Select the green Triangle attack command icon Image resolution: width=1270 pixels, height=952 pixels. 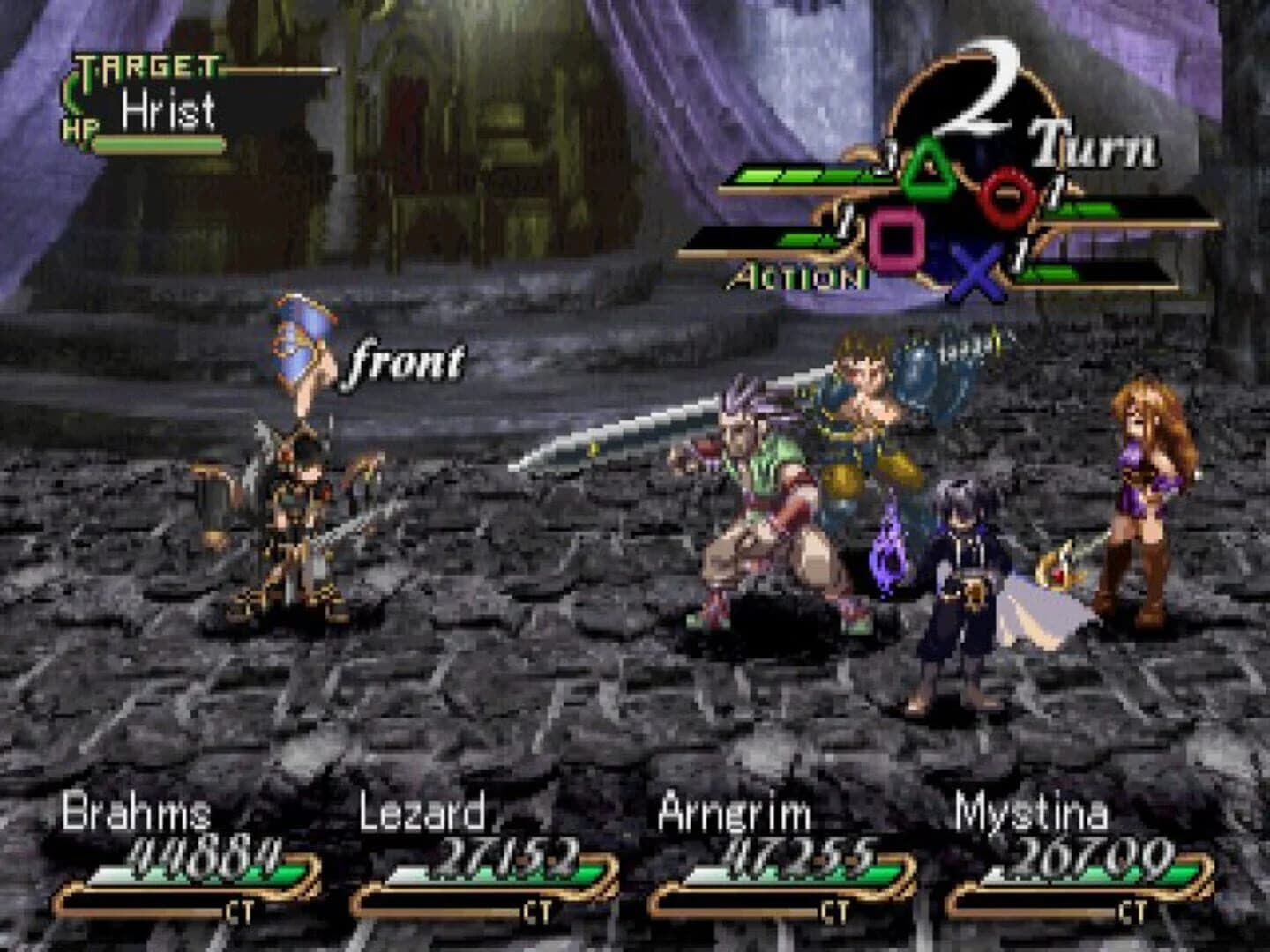pos(929,169)
